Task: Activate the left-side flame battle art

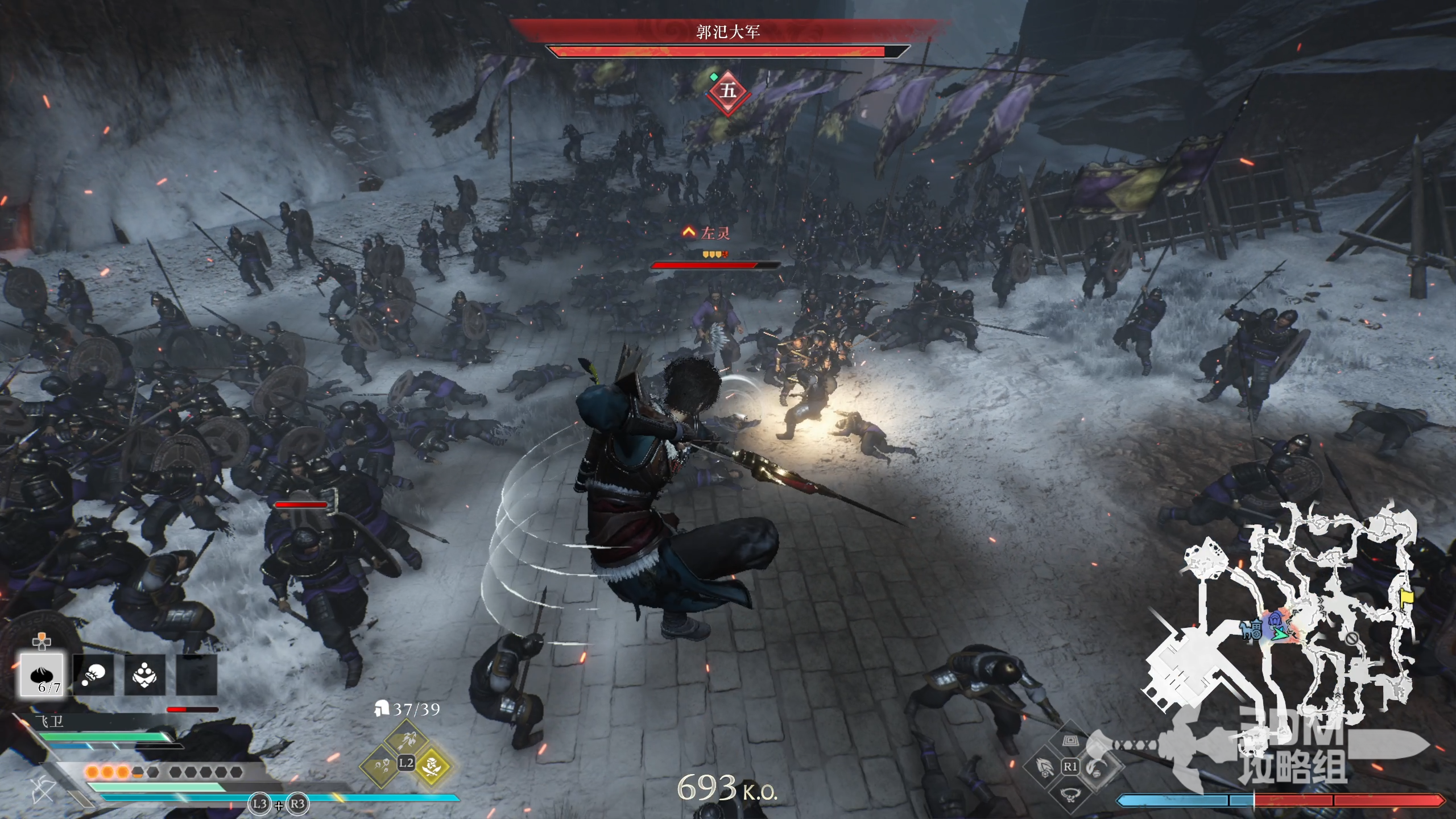Action: pos(1044,767)
